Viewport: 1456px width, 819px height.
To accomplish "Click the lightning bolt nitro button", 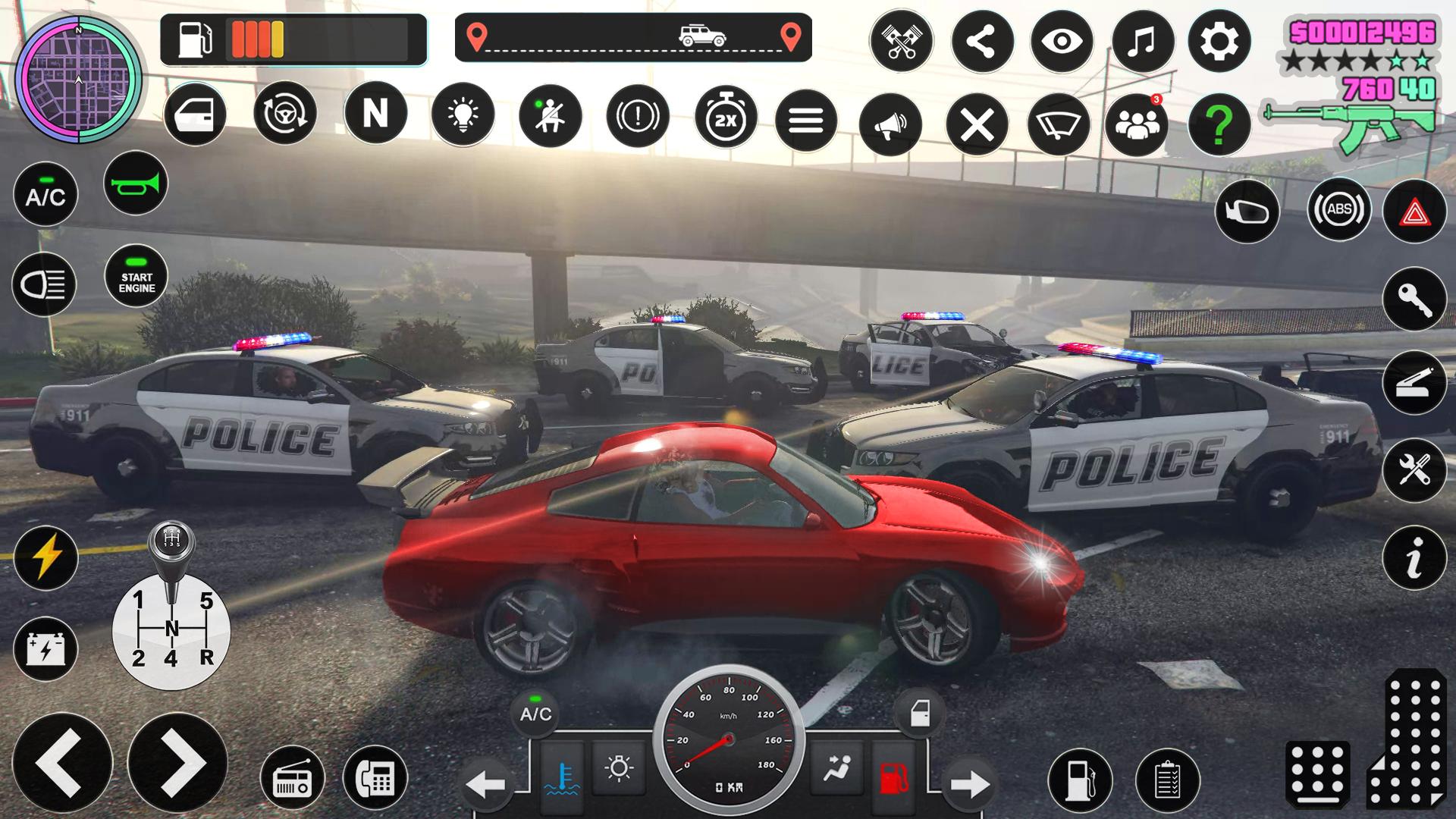I will coord(45,557).
